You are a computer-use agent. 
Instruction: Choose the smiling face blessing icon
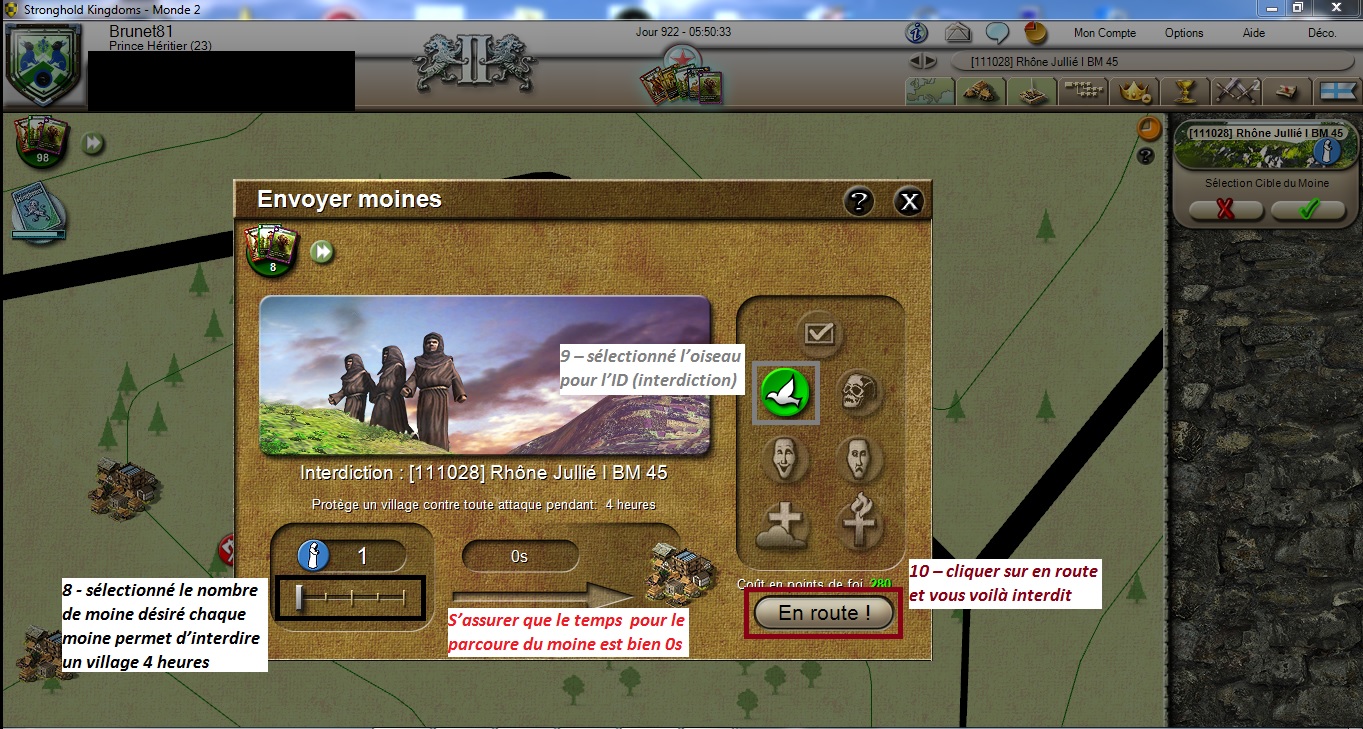[x=786, y=460]
